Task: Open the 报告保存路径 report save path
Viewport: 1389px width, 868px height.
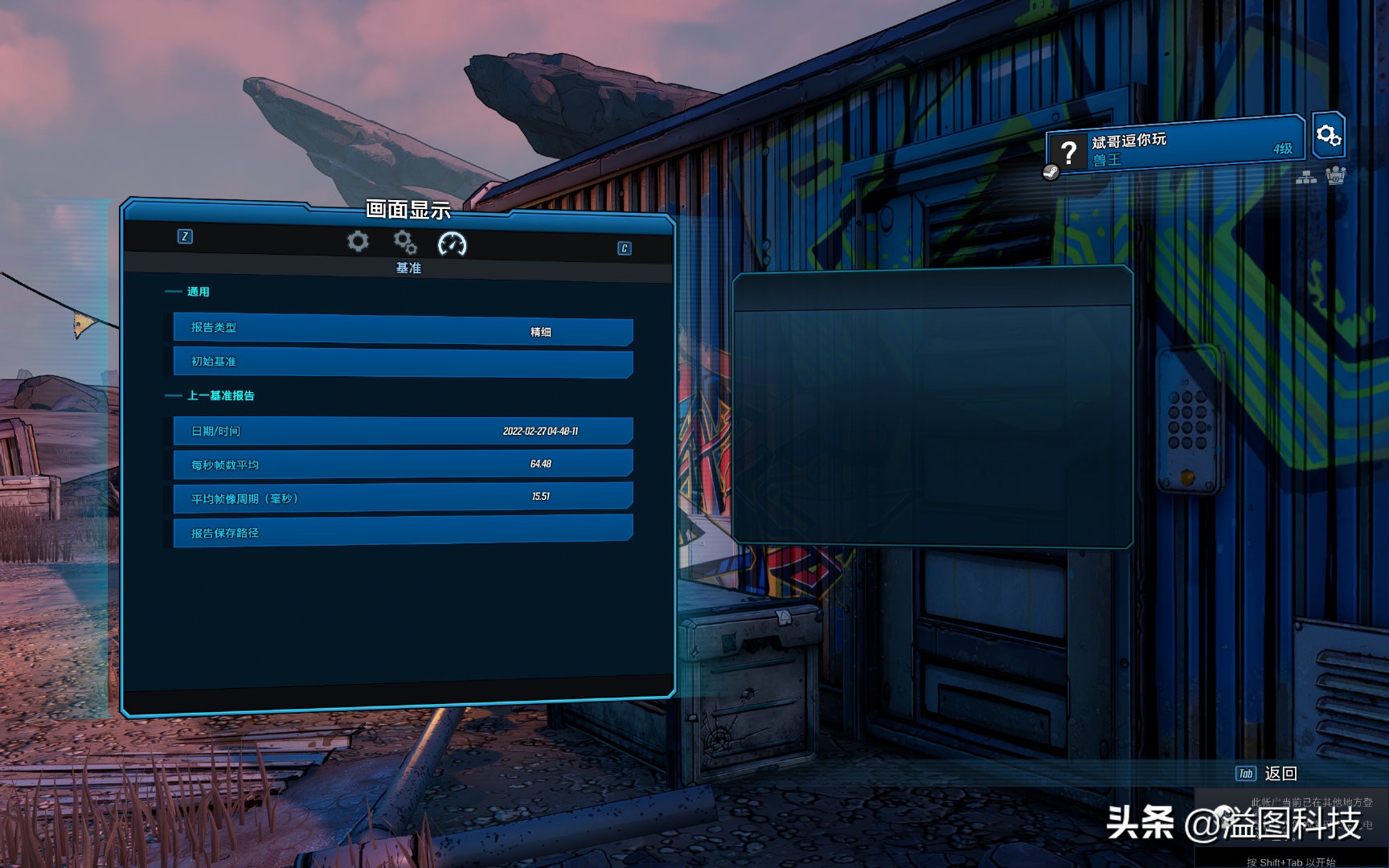Action: pyautogui.click(x=403, y=532)
